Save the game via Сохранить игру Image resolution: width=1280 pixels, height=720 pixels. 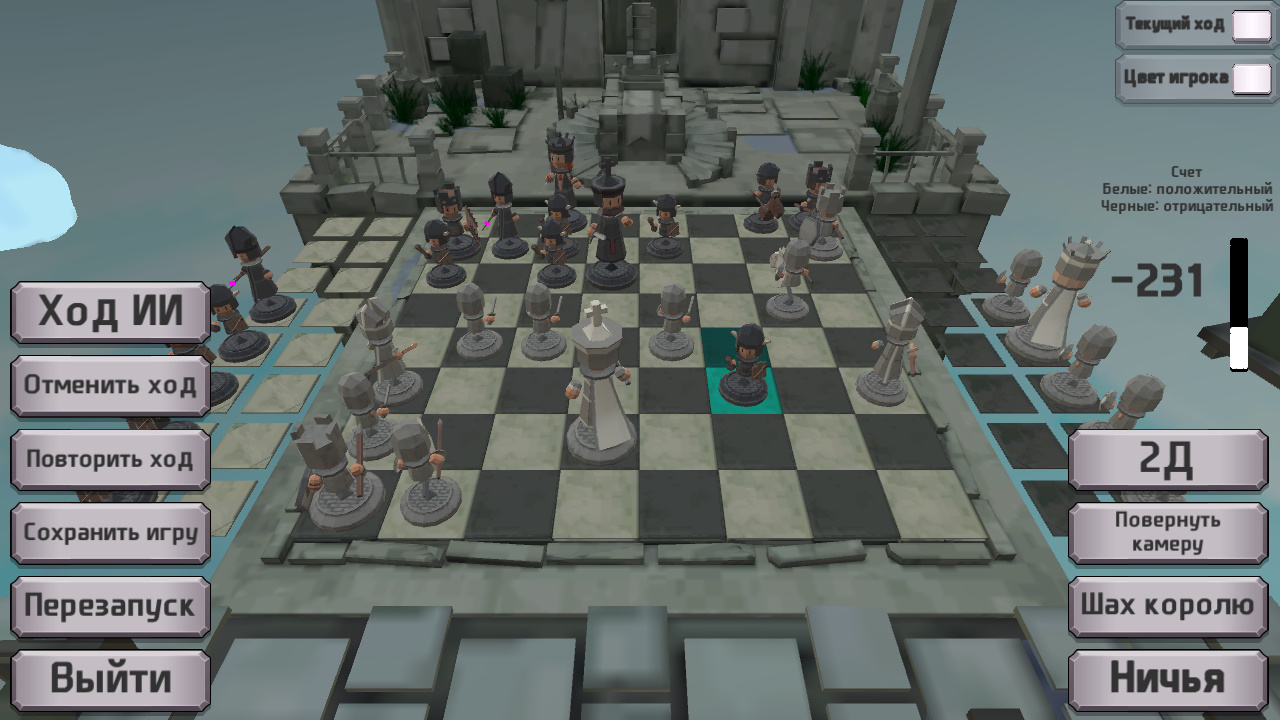[x=110, y=533]
